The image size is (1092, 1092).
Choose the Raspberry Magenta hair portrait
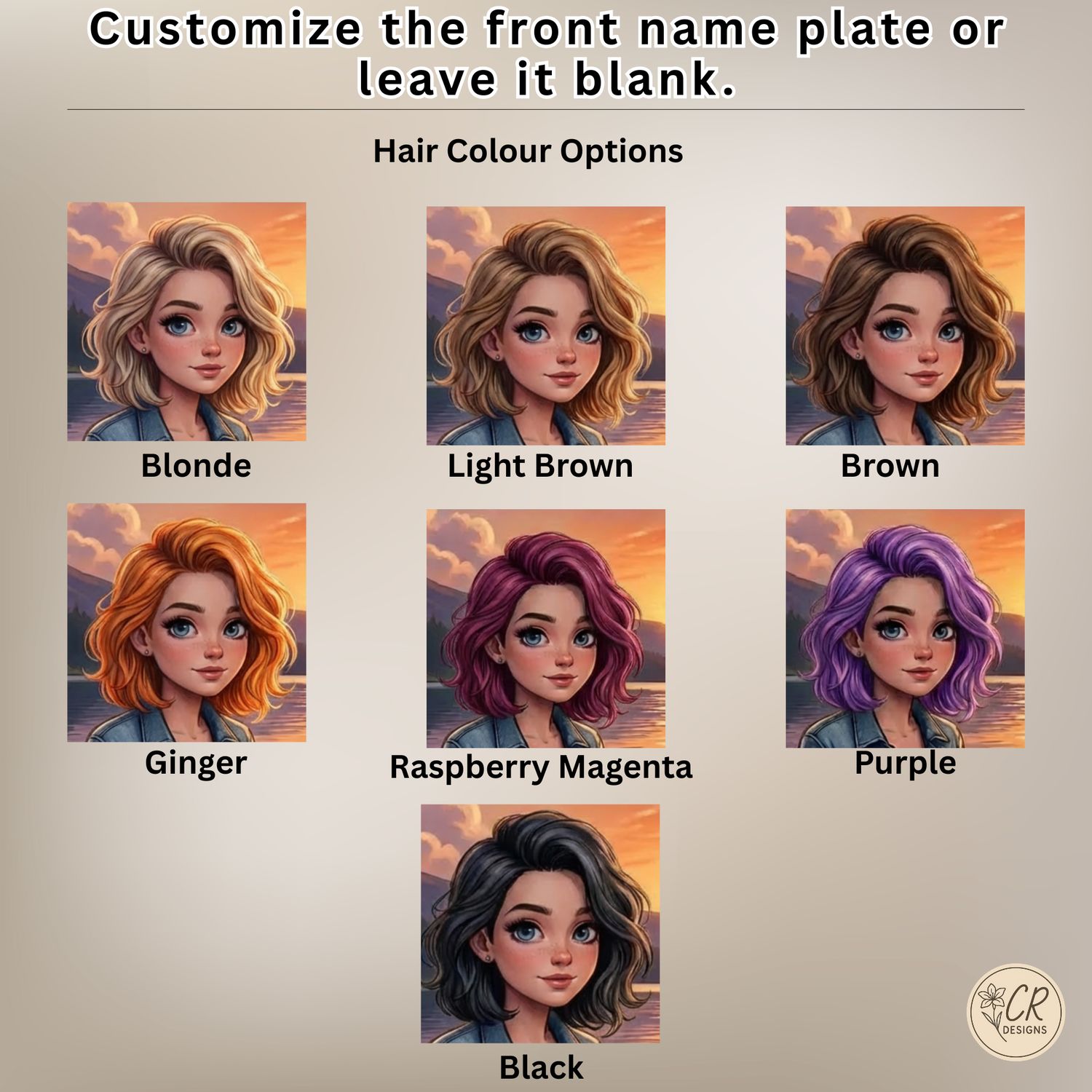545,628
